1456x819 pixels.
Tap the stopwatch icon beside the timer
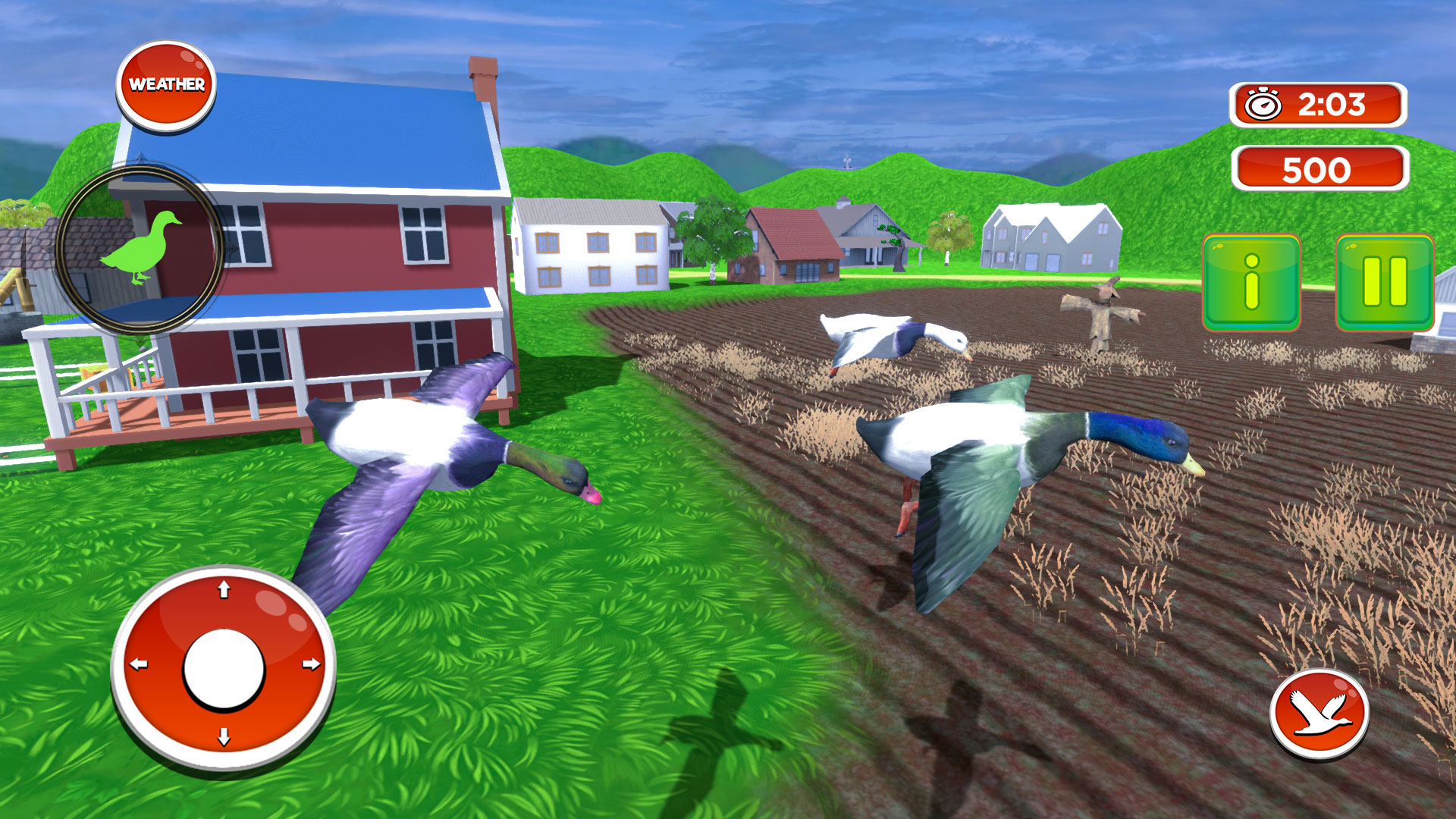(x=1262, y=103)
